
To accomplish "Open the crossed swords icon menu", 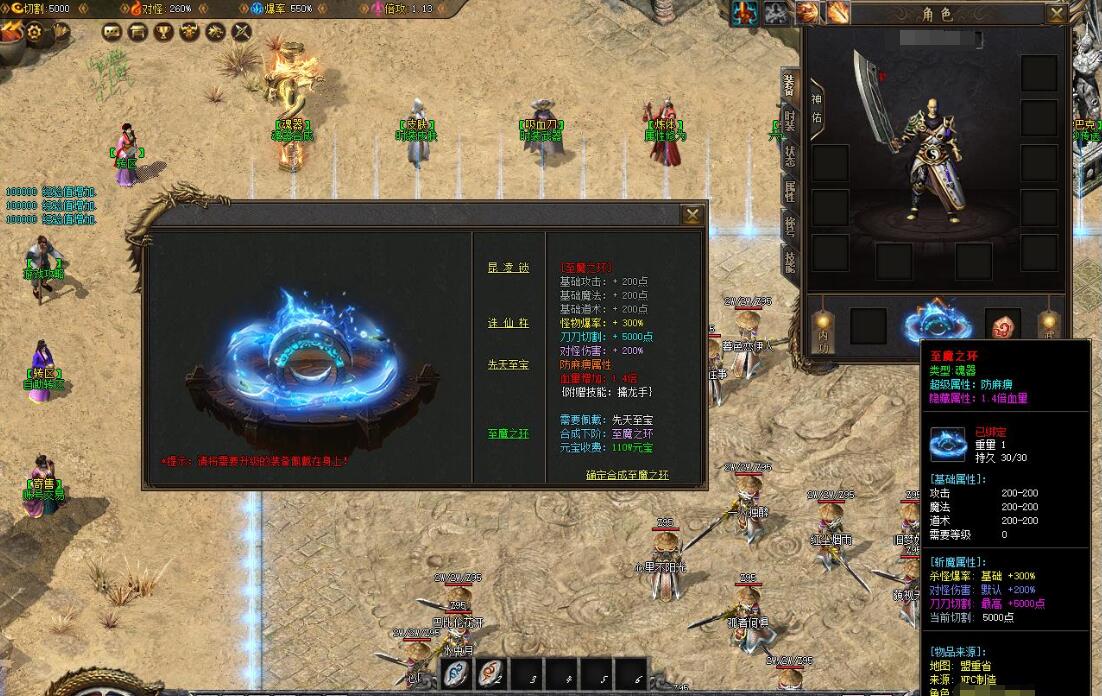I will coord(241,31).
